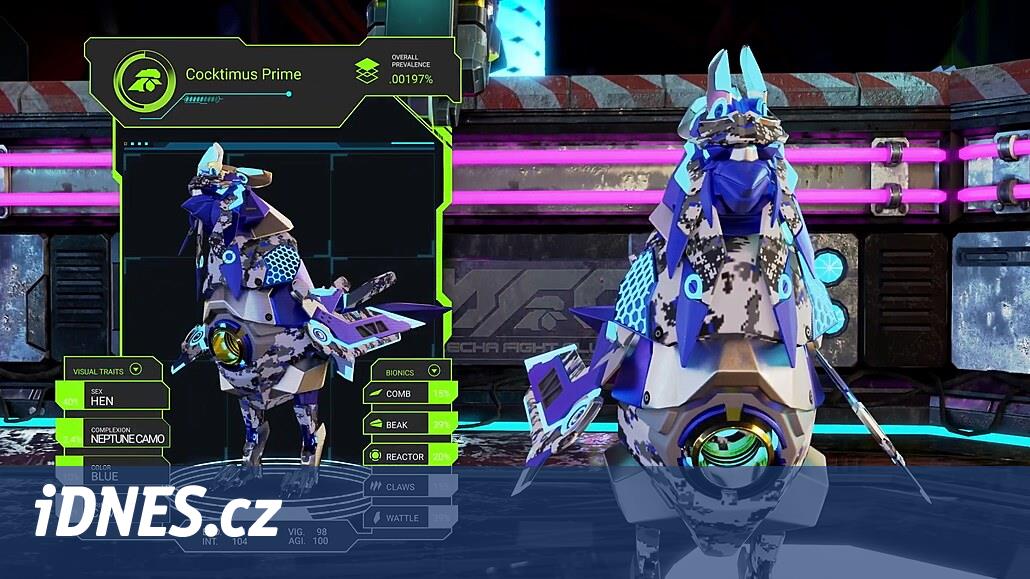Image resolution: width=1030 pixels, height=579 pixels.
Task: Collapse the Bionics dropdown arrow
Action: point(434,370)
